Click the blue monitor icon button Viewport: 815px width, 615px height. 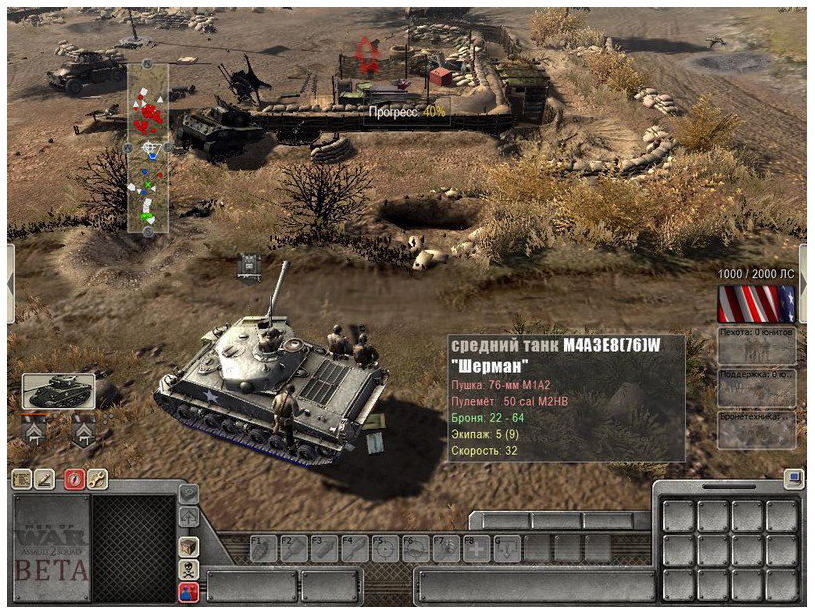[793, 478]
